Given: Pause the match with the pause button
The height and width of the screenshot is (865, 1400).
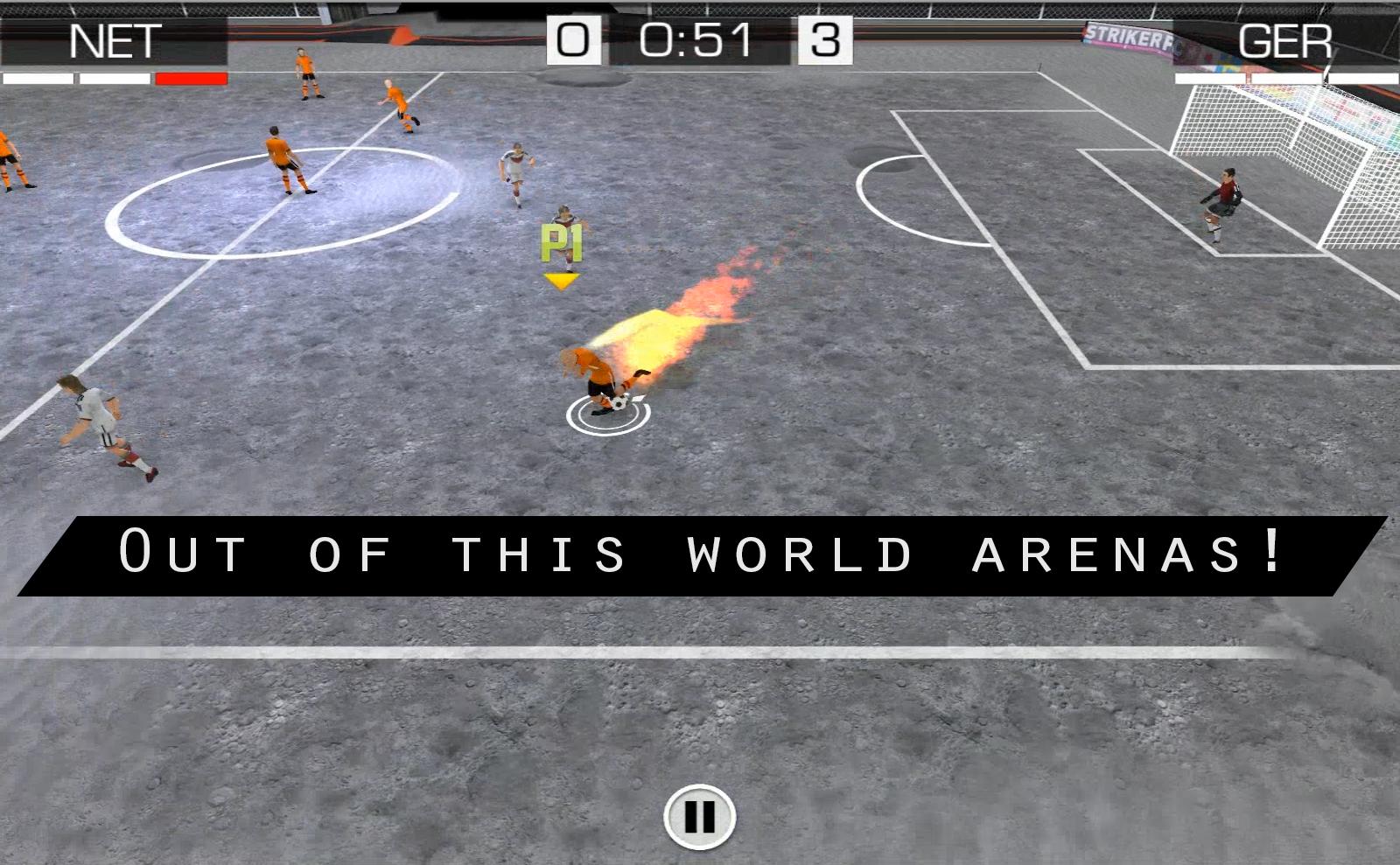Looking at the screenshot, I should pyautogui.click(x=699, y=816).
